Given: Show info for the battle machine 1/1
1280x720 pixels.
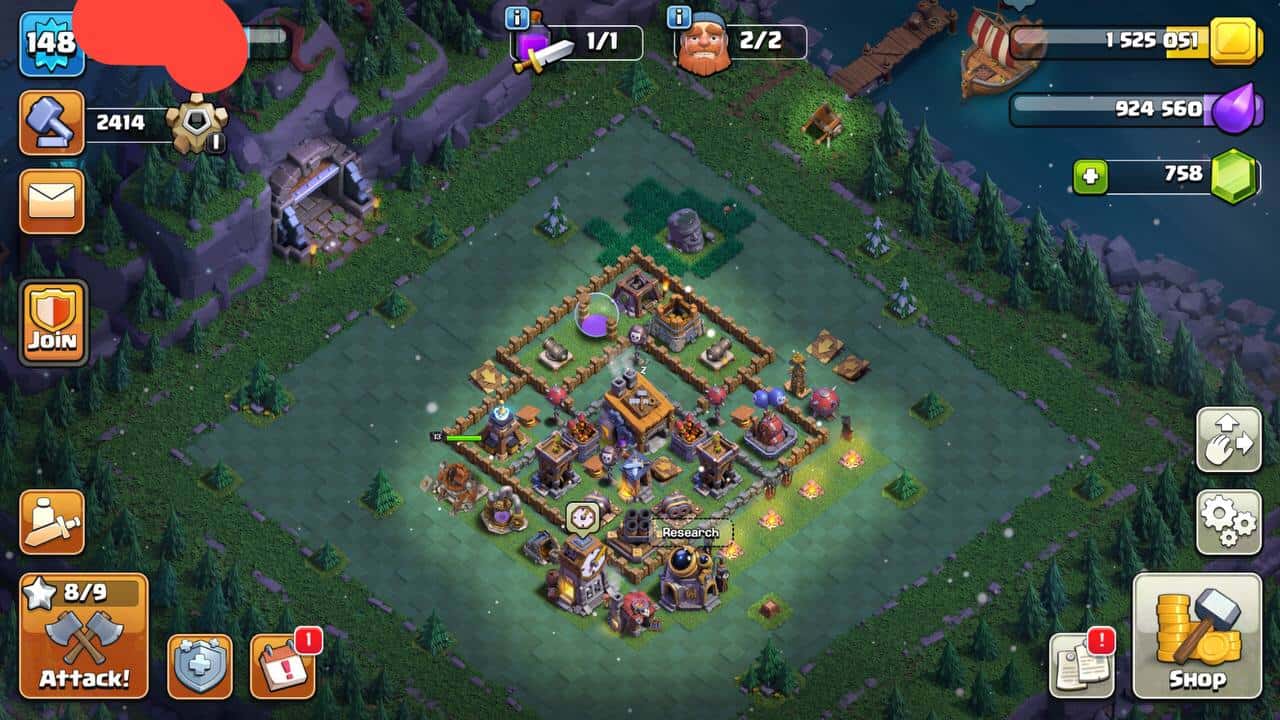Looking at the screenshot, I should click(517, 17).
